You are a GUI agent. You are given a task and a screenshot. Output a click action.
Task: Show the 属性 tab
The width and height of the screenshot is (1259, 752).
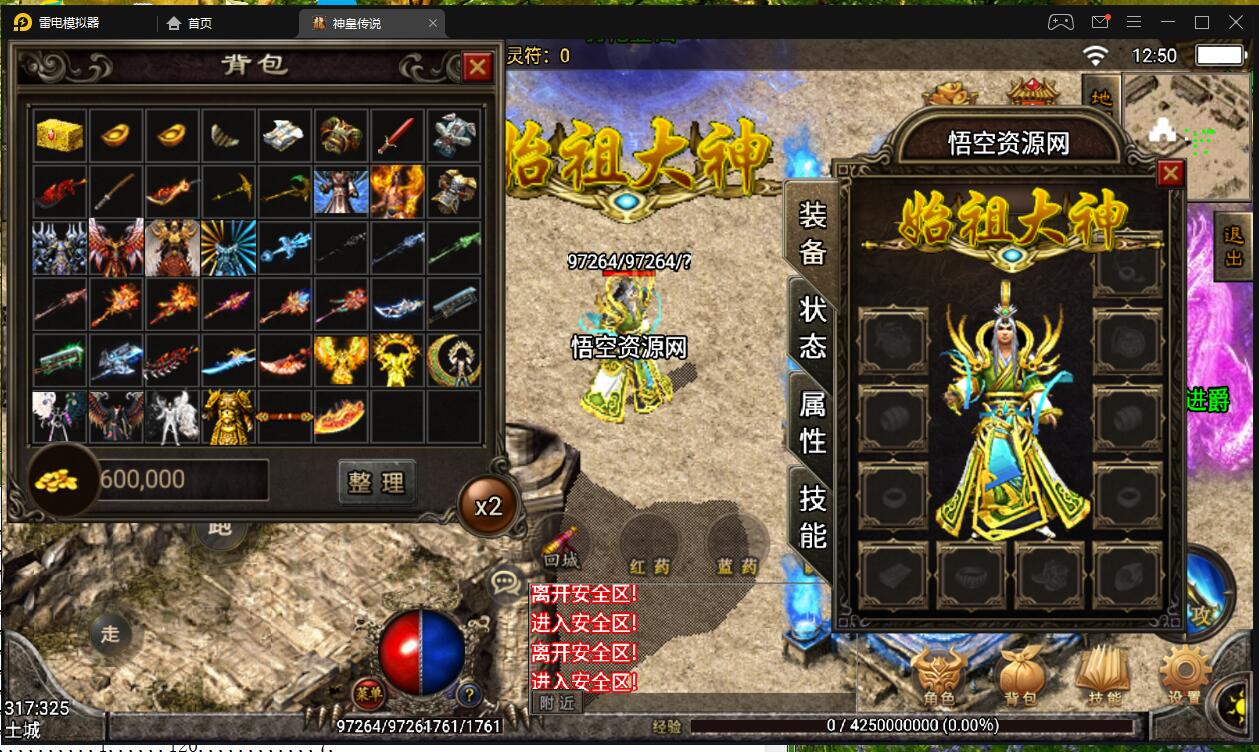pyautogui.click(x=812, y=421)
